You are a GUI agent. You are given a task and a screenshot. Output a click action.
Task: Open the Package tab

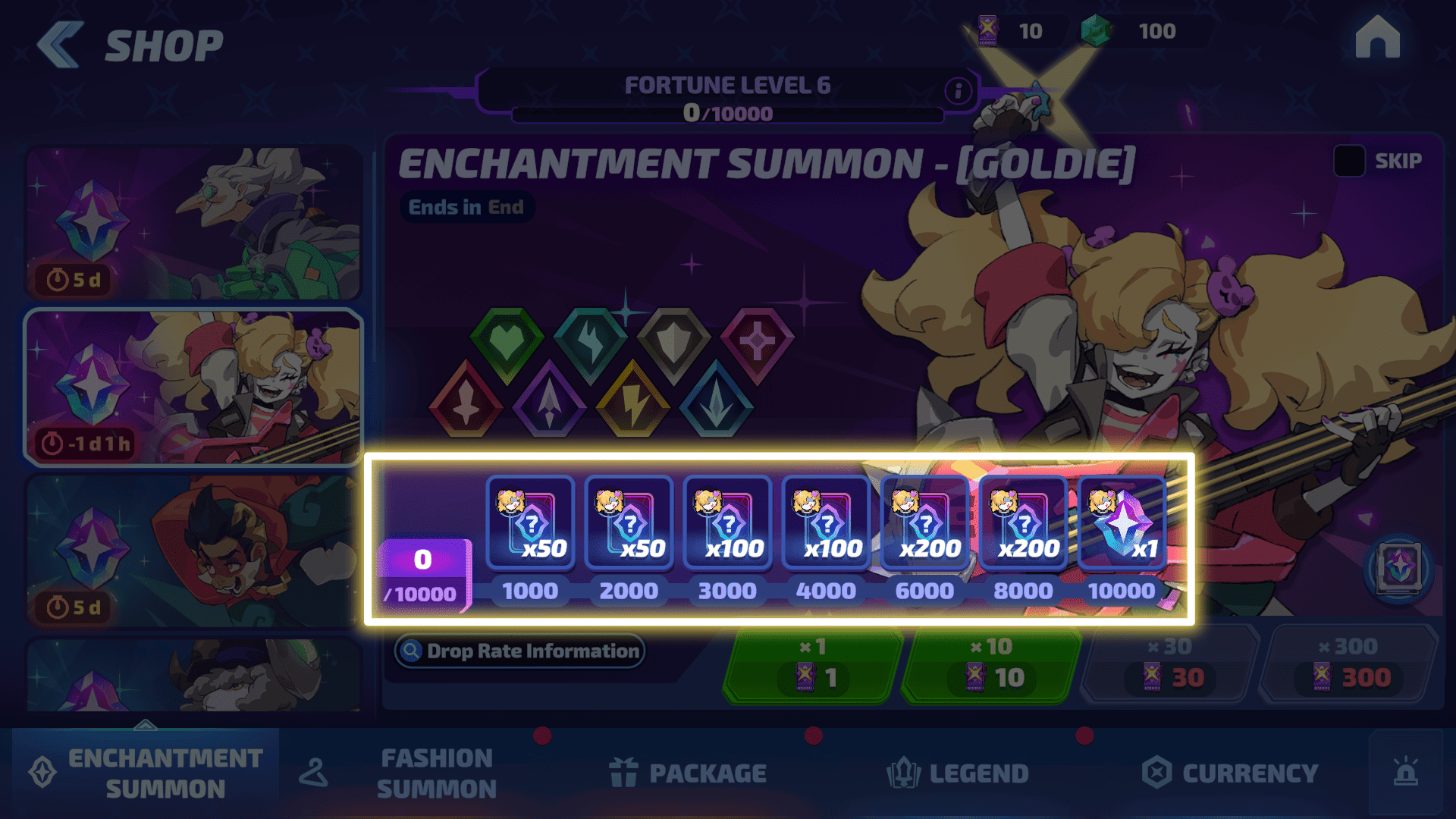pyautogui.click(x=687, y=773)
